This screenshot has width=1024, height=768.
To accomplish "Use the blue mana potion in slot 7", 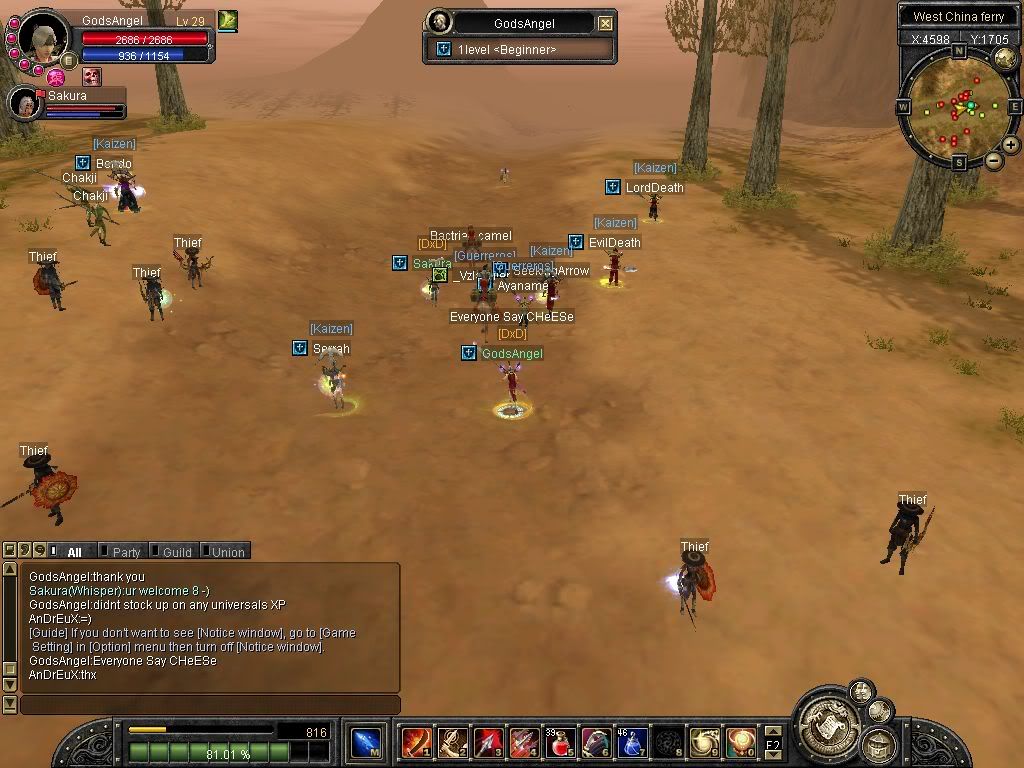I will tap(633, 742).
